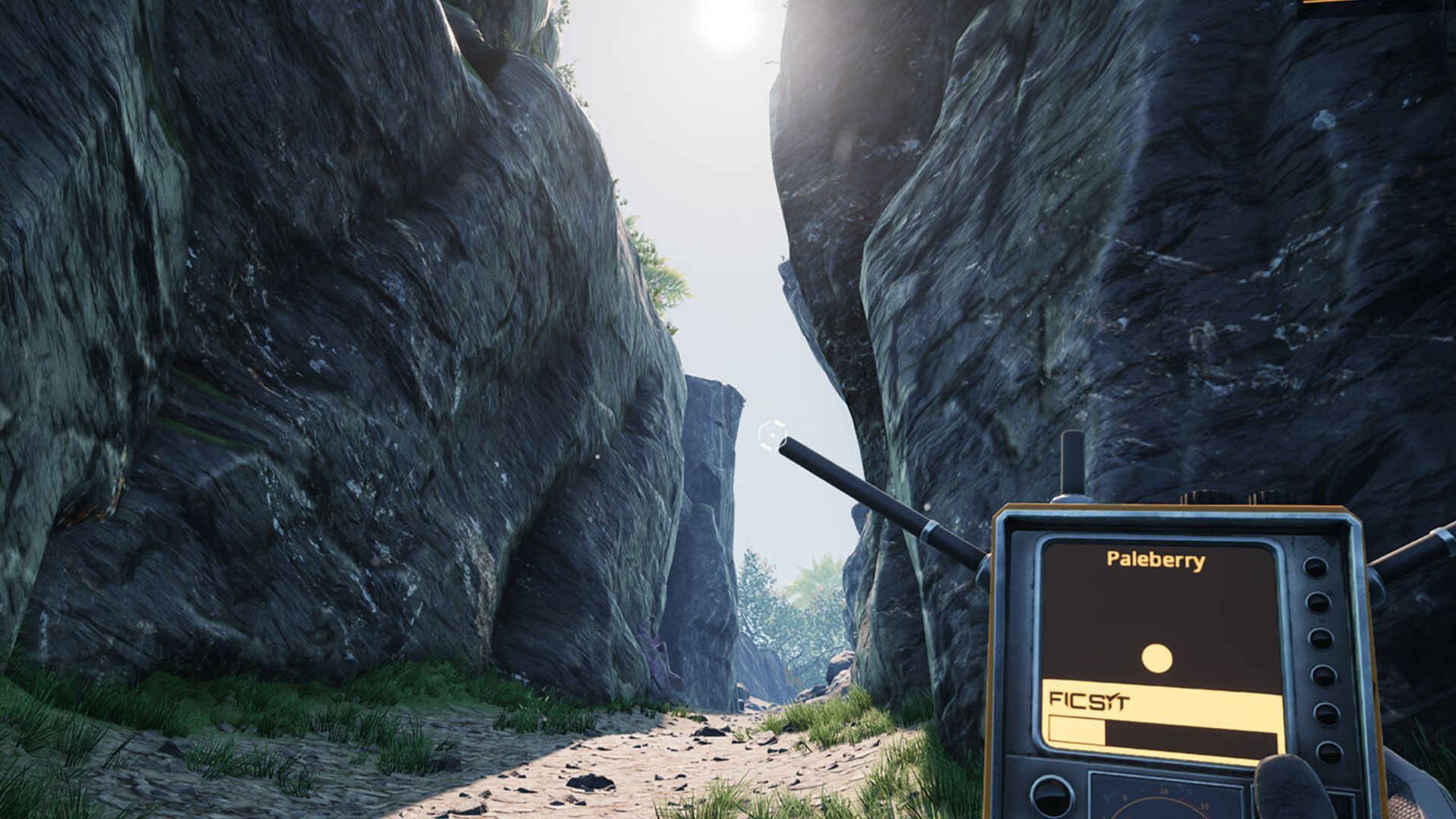Viewport: 1456px width, 819px height.
Task: Open the Paleberry target label dropdown
Action: point(1156,560)
